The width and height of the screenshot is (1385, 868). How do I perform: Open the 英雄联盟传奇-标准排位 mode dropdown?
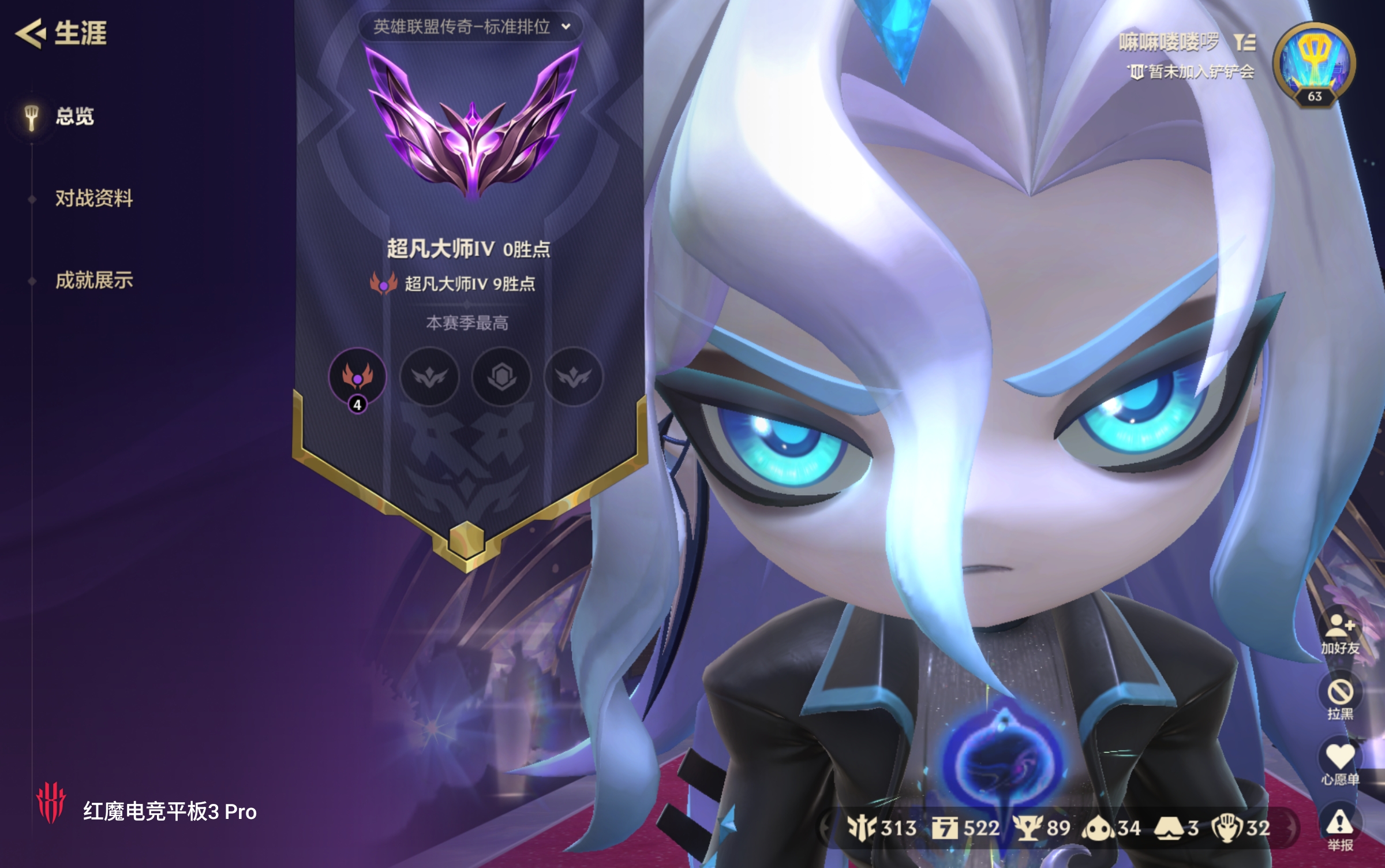point(470,27)
